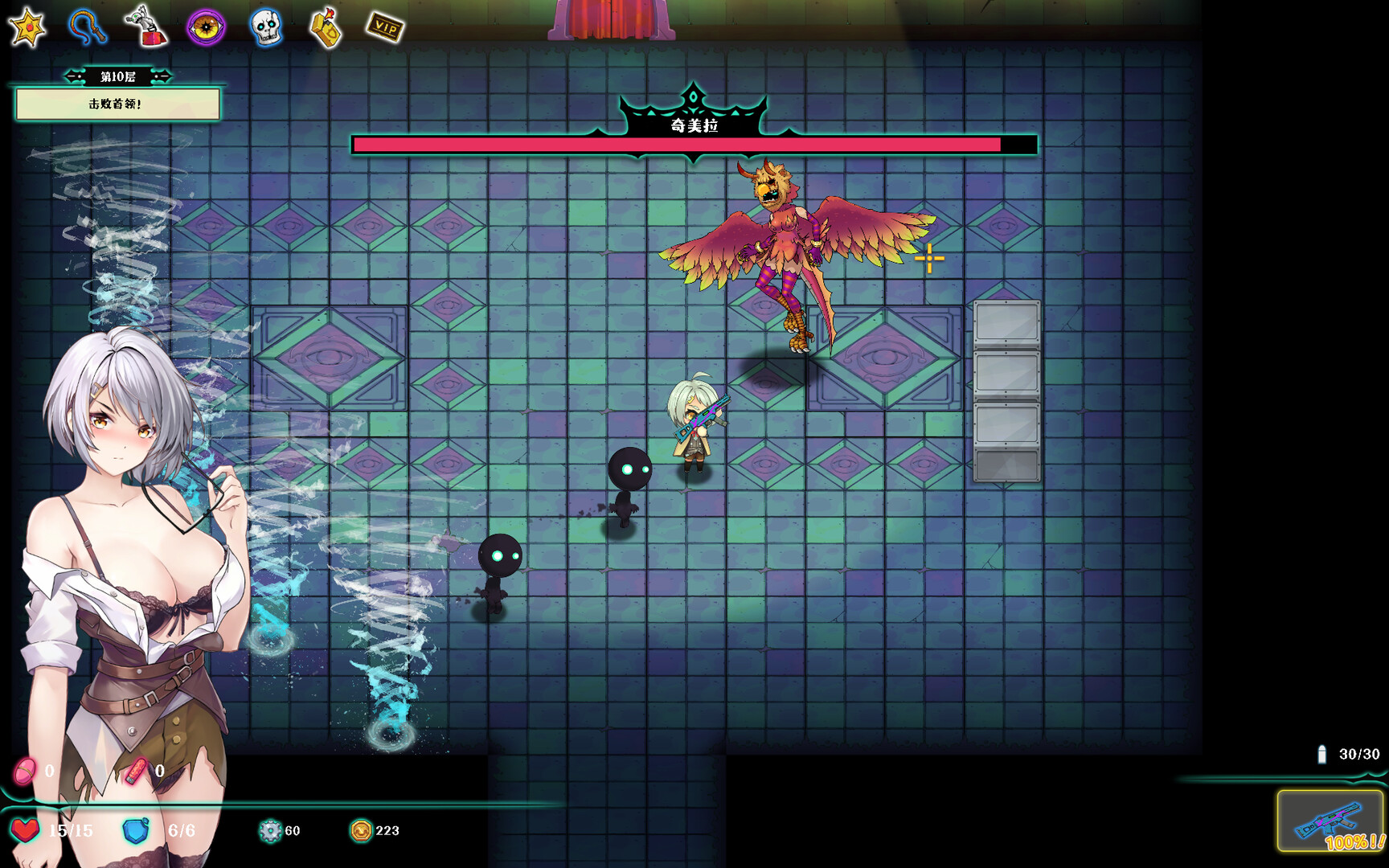This screenshot has height=868, width=1389.
Task: Open the whip item icon
Action: click(87, 27)
